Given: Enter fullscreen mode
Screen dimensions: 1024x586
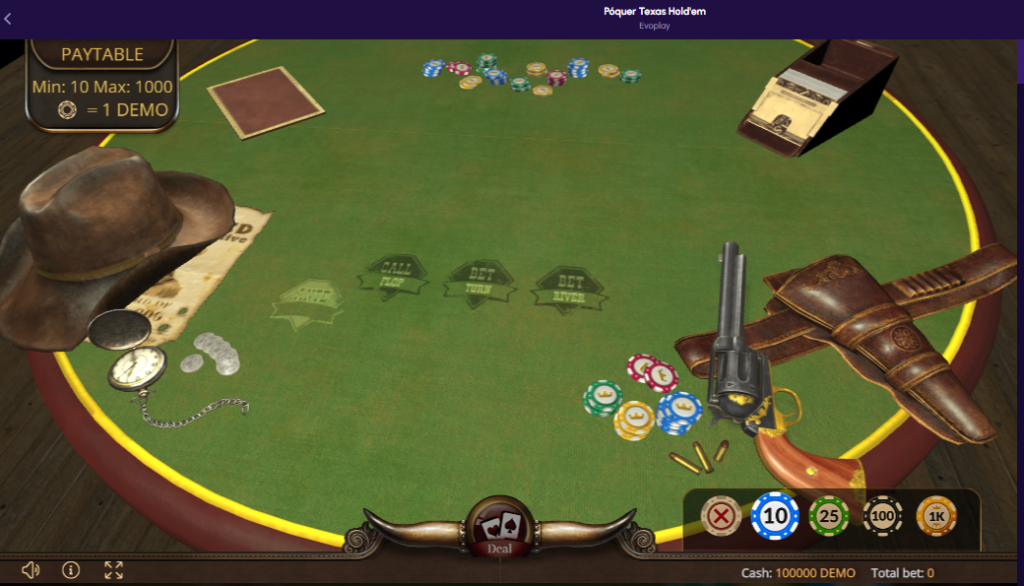Looking at the screenshot, I should (x=114, y=570).
